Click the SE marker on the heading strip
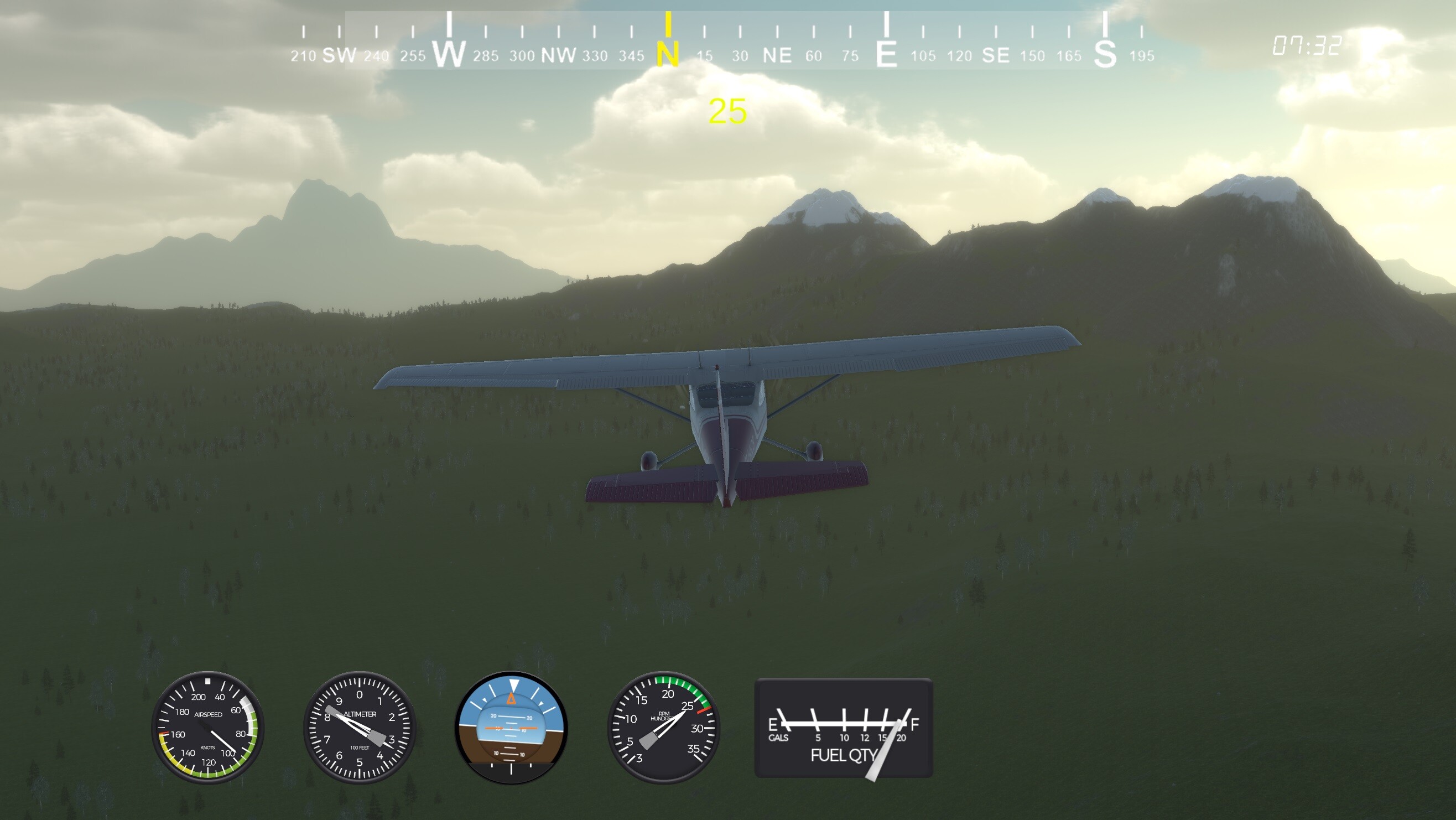1456x820 pixels. 998,55
